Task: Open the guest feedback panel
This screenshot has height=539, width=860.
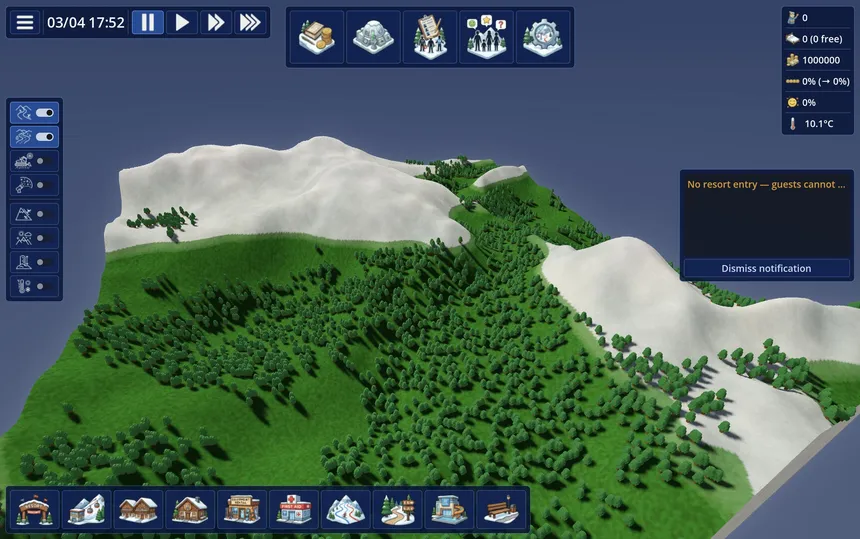Action: (487, 37)
